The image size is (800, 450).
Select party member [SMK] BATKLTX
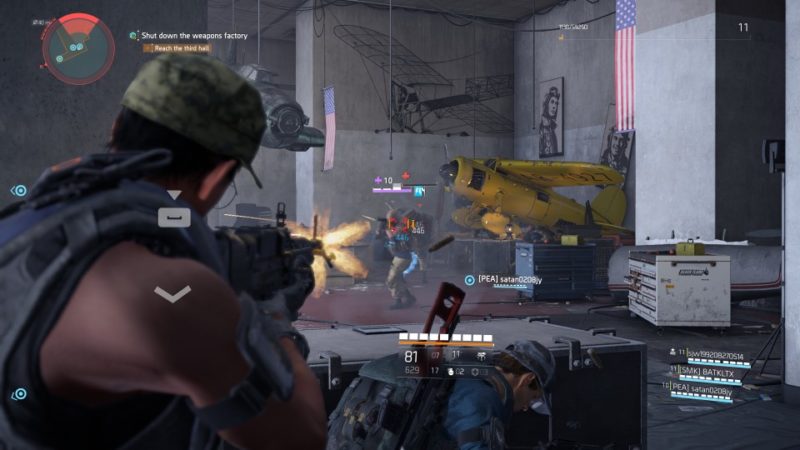[x=714, y=370]
